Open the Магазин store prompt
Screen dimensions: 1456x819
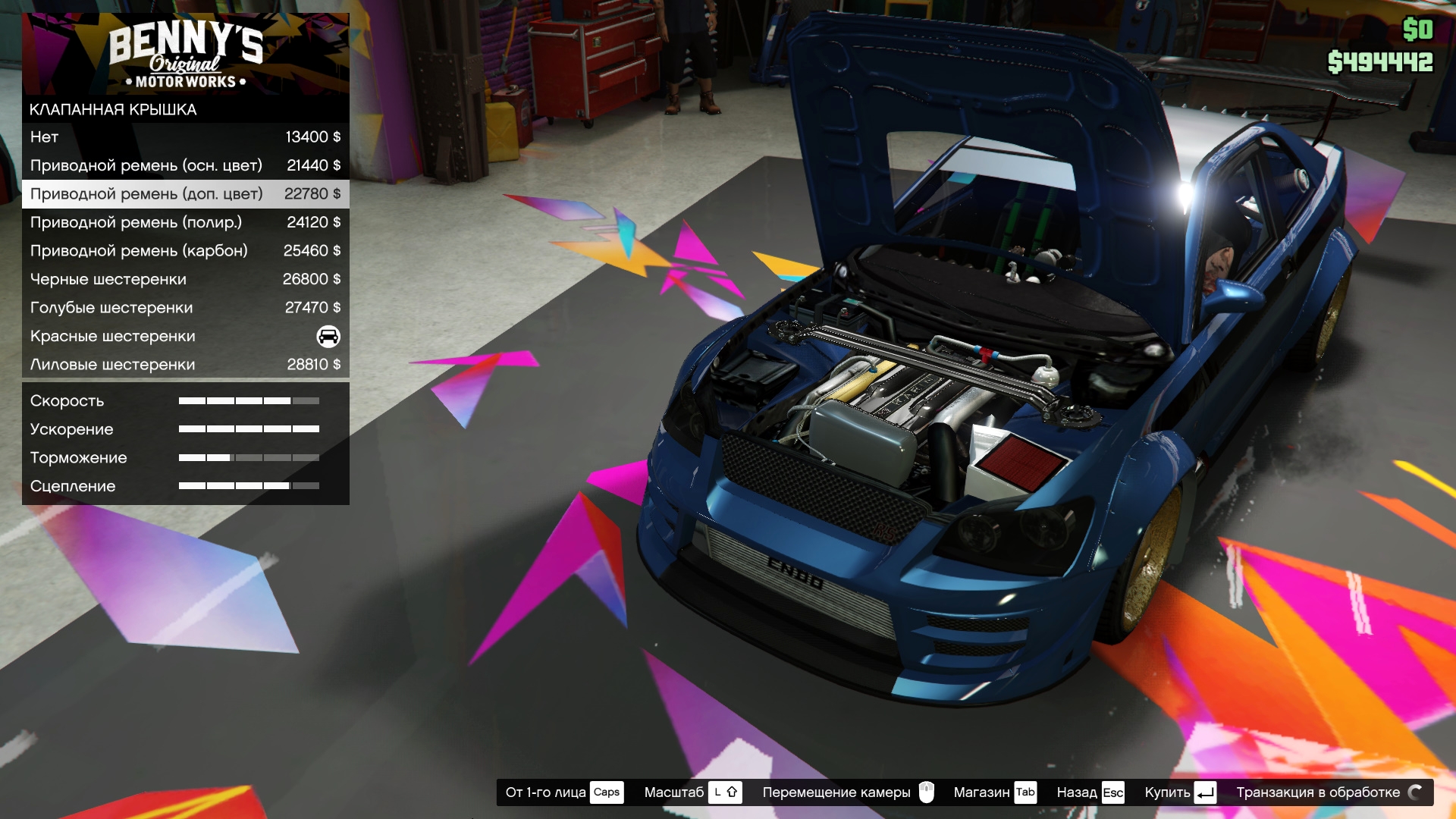tap(994, 792)
